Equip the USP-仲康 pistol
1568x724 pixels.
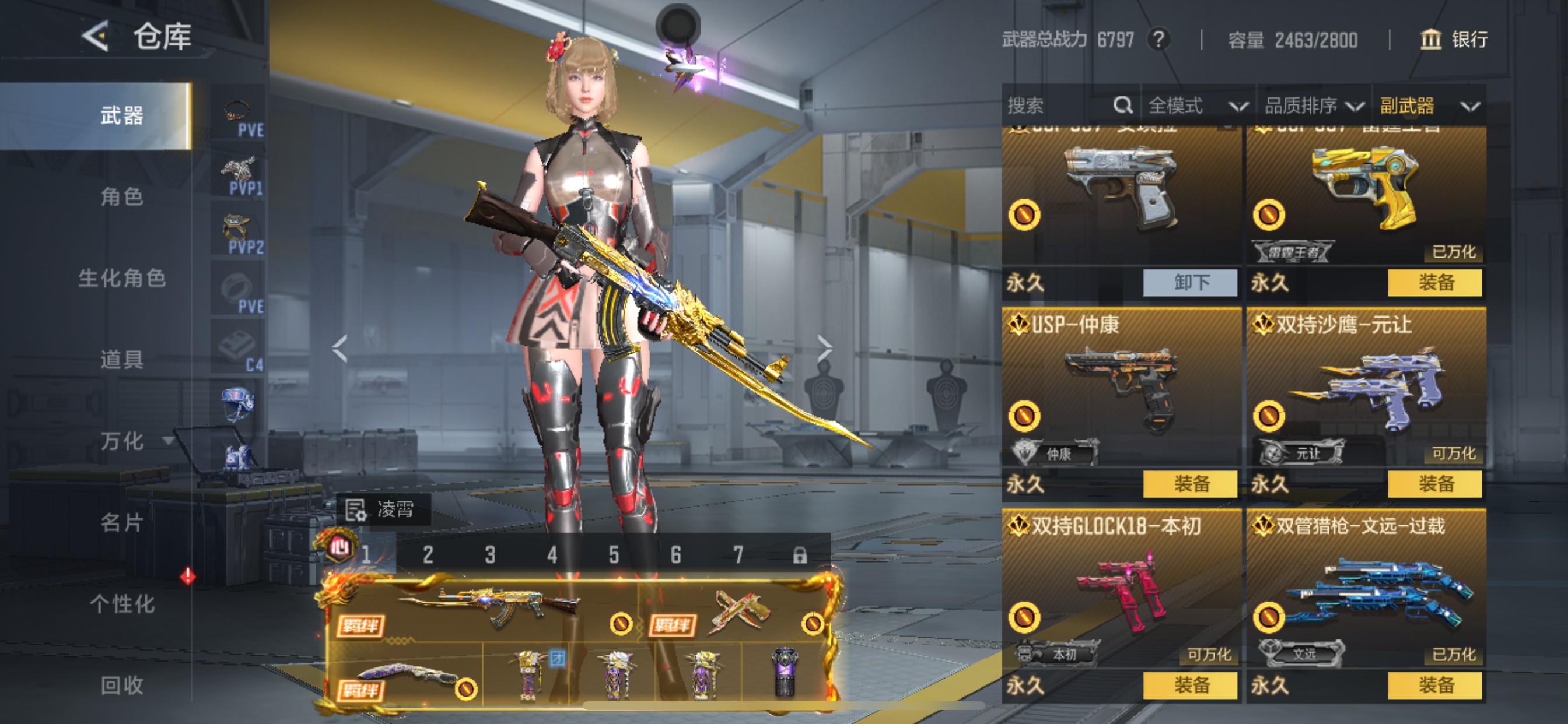point(1190,484)
